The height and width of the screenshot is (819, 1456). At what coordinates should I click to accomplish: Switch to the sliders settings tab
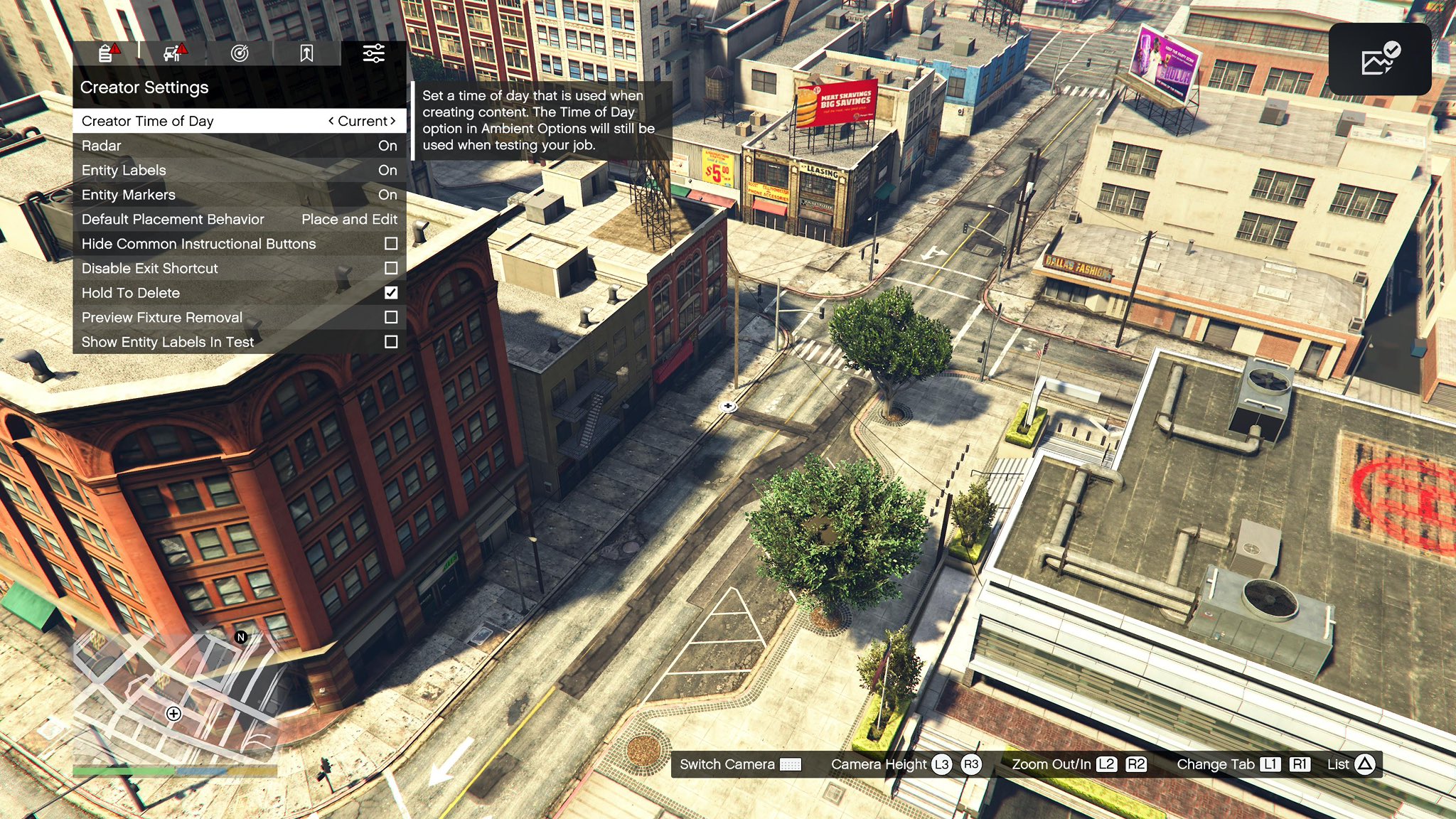(x=373, y=53)
